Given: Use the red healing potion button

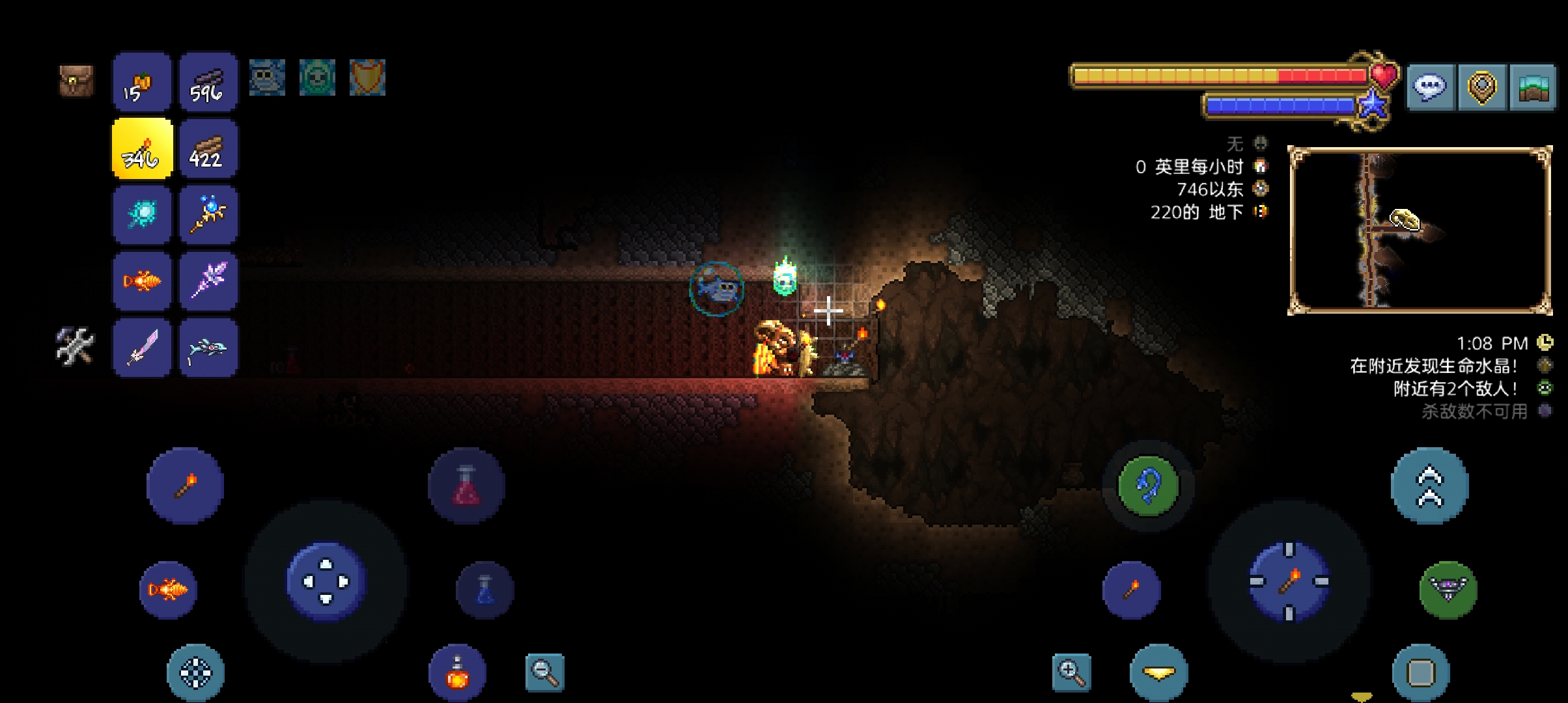Looking at the screenshot, I should click(466, 486).
